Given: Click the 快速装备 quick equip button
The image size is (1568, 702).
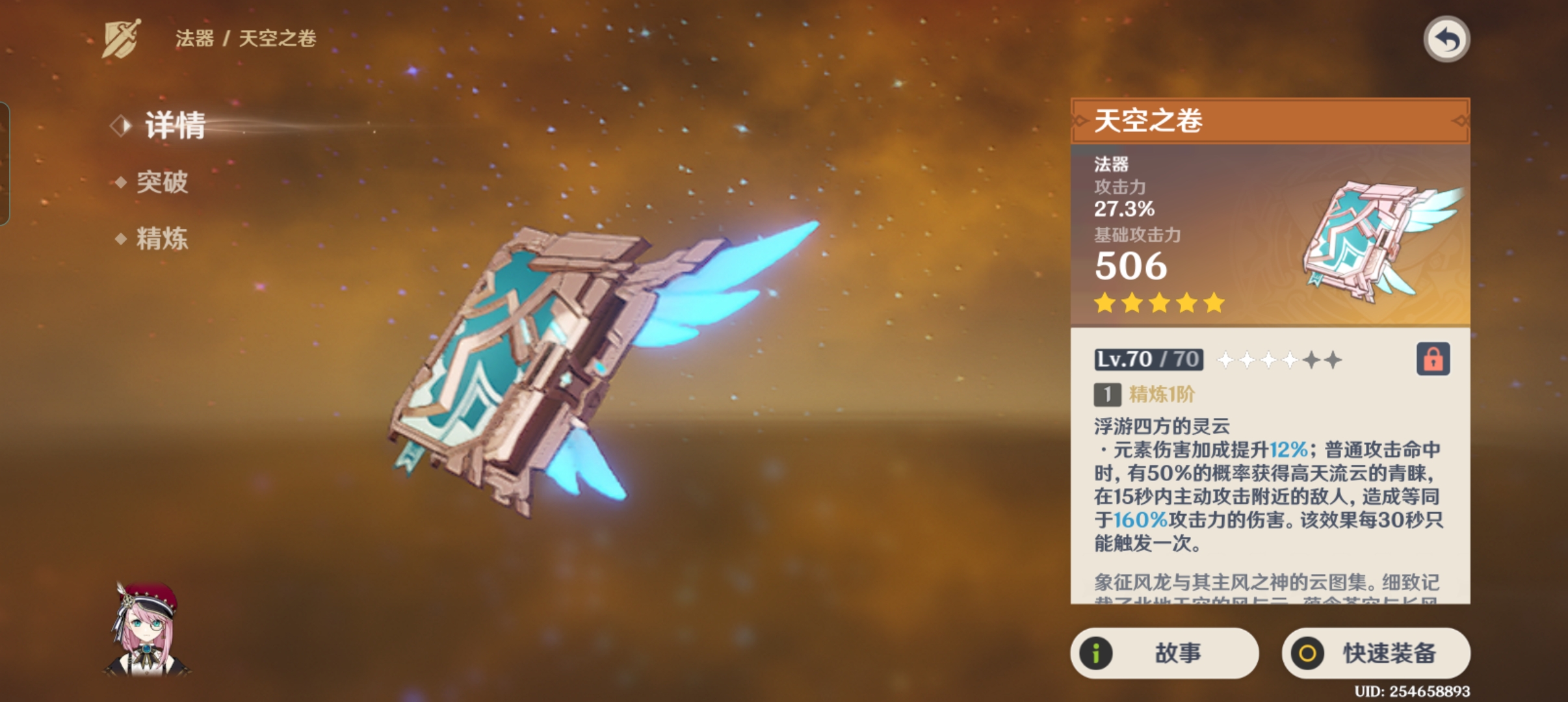Looking at the screenshot, I should point(1376,653).
